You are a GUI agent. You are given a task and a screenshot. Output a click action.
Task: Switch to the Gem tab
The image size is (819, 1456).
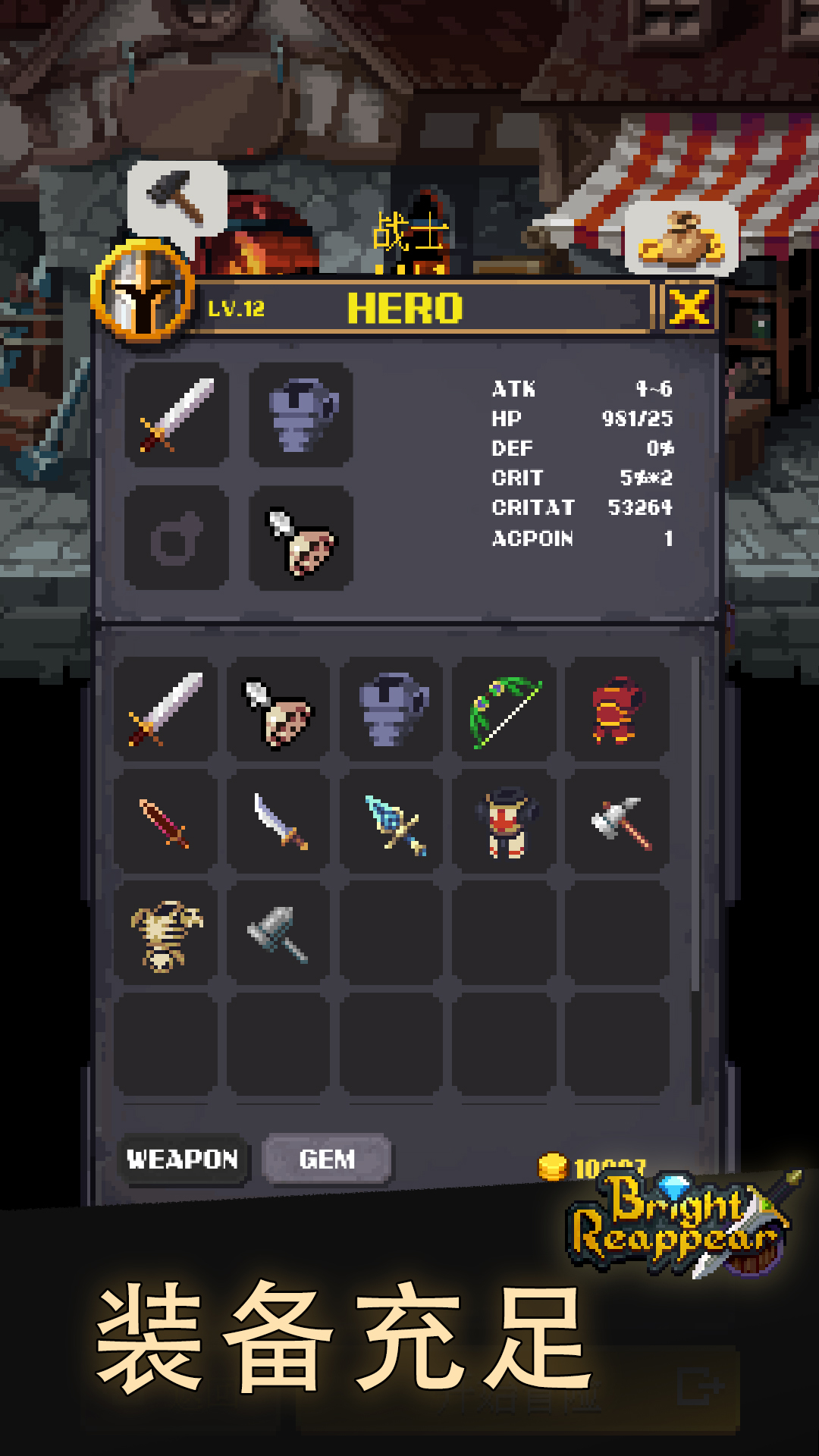point(327,1159)
